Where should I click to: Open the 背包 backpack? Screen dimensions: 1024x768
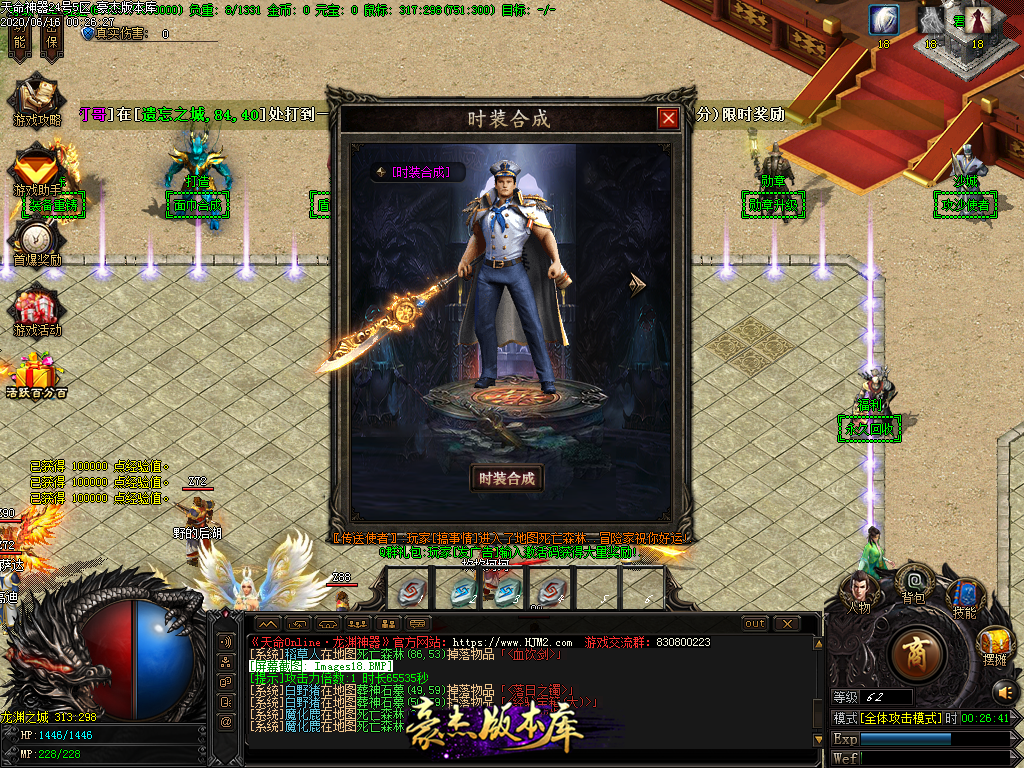click(x=913, y=581)
